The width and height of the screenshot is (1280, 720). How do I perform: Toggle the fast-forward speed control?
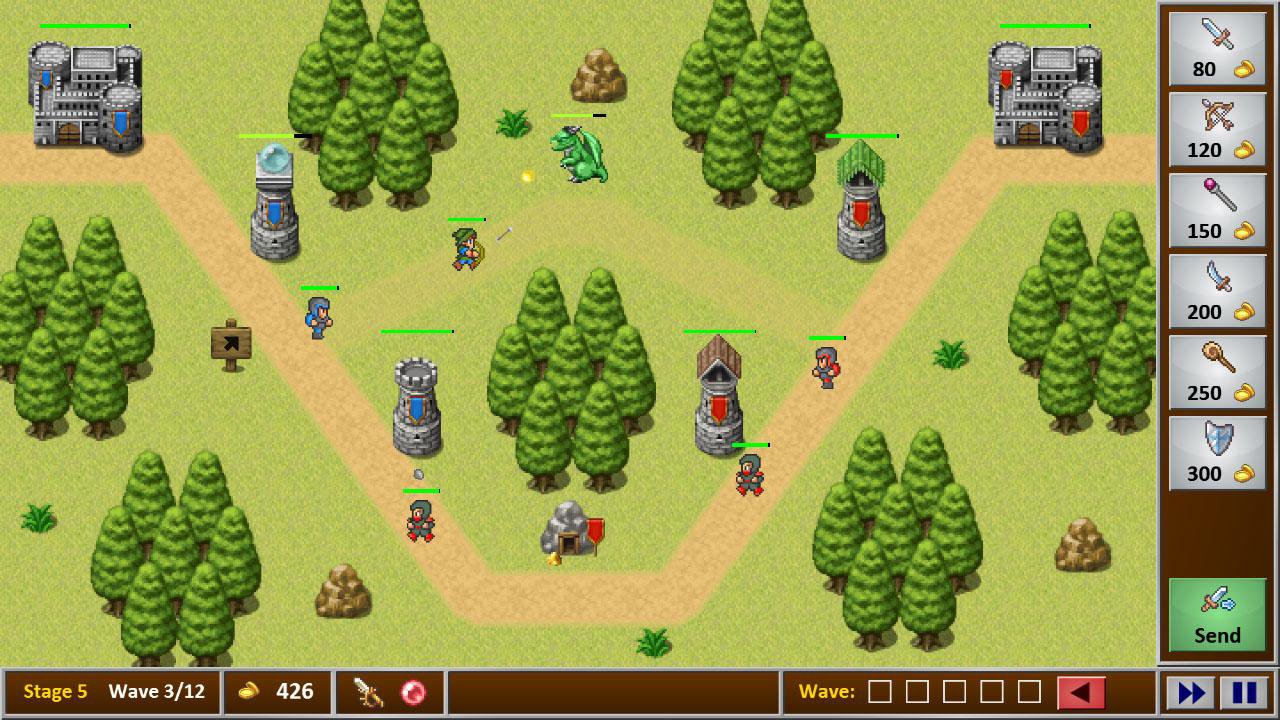coord(1193,691)
